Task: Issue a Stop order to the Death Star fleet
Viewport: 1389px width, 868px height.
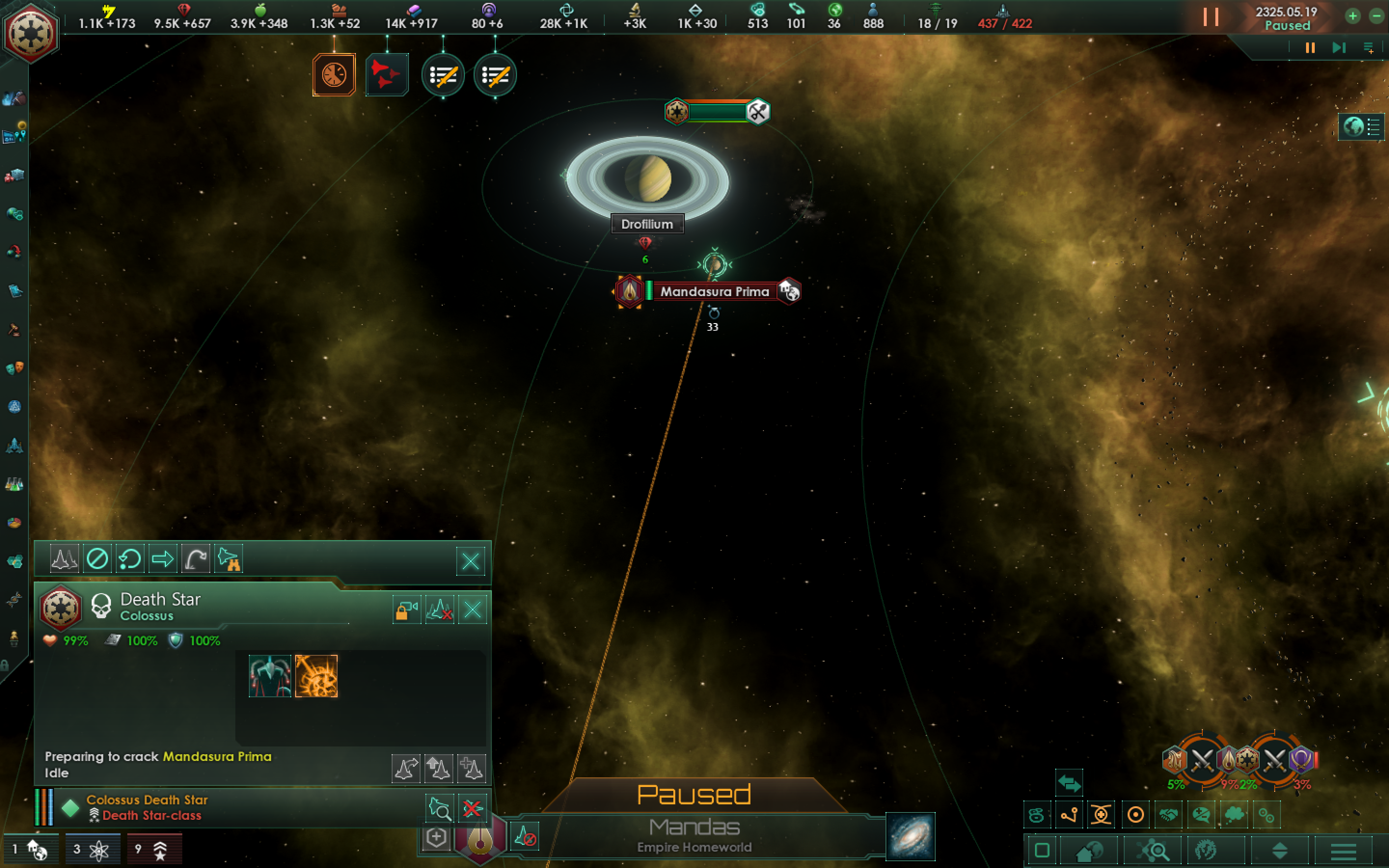Action: pyautogui.click(x=97, y=558)
